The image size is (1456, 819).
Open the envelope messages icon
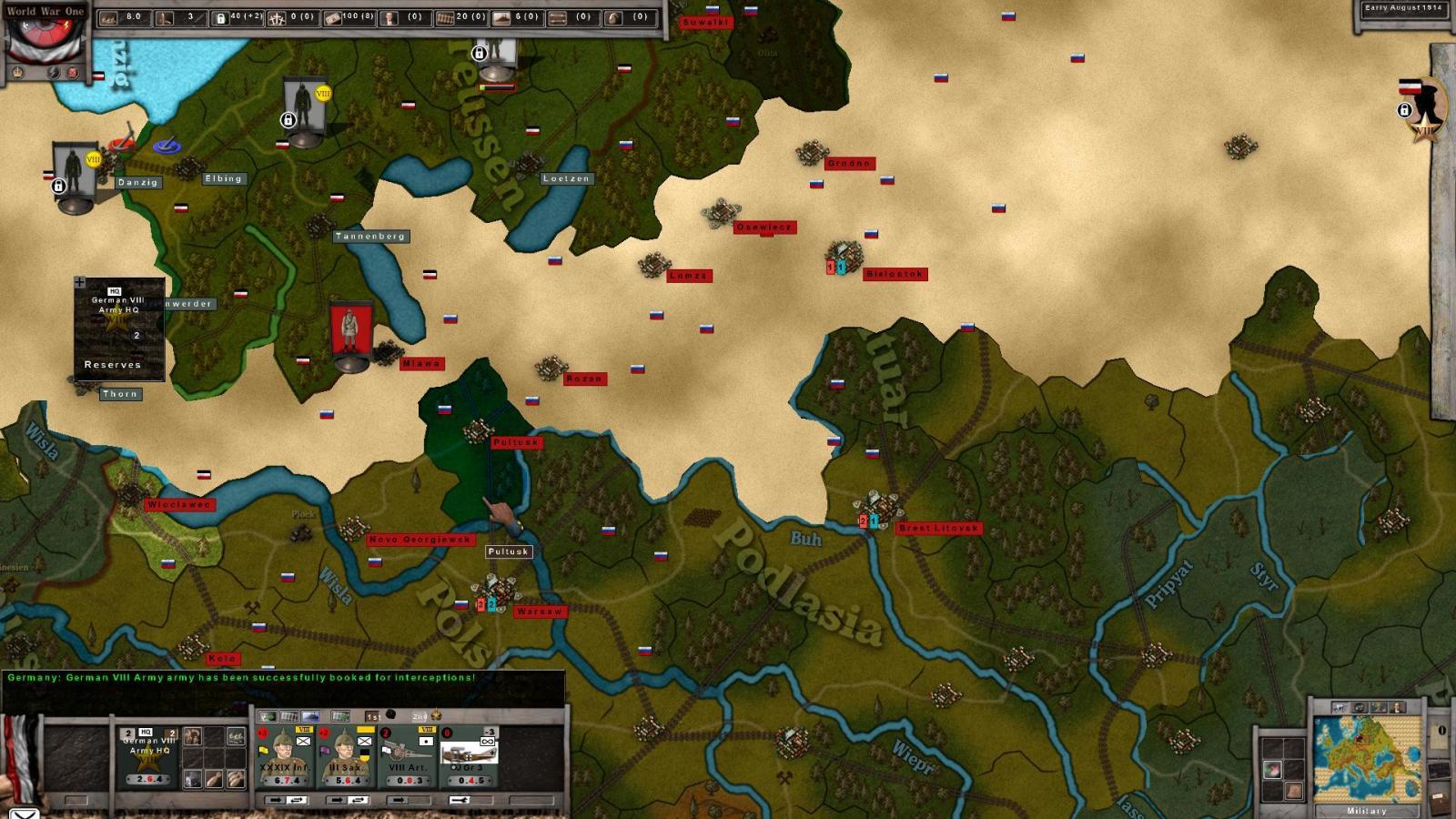pyautogui.click(x=23, y=813)
